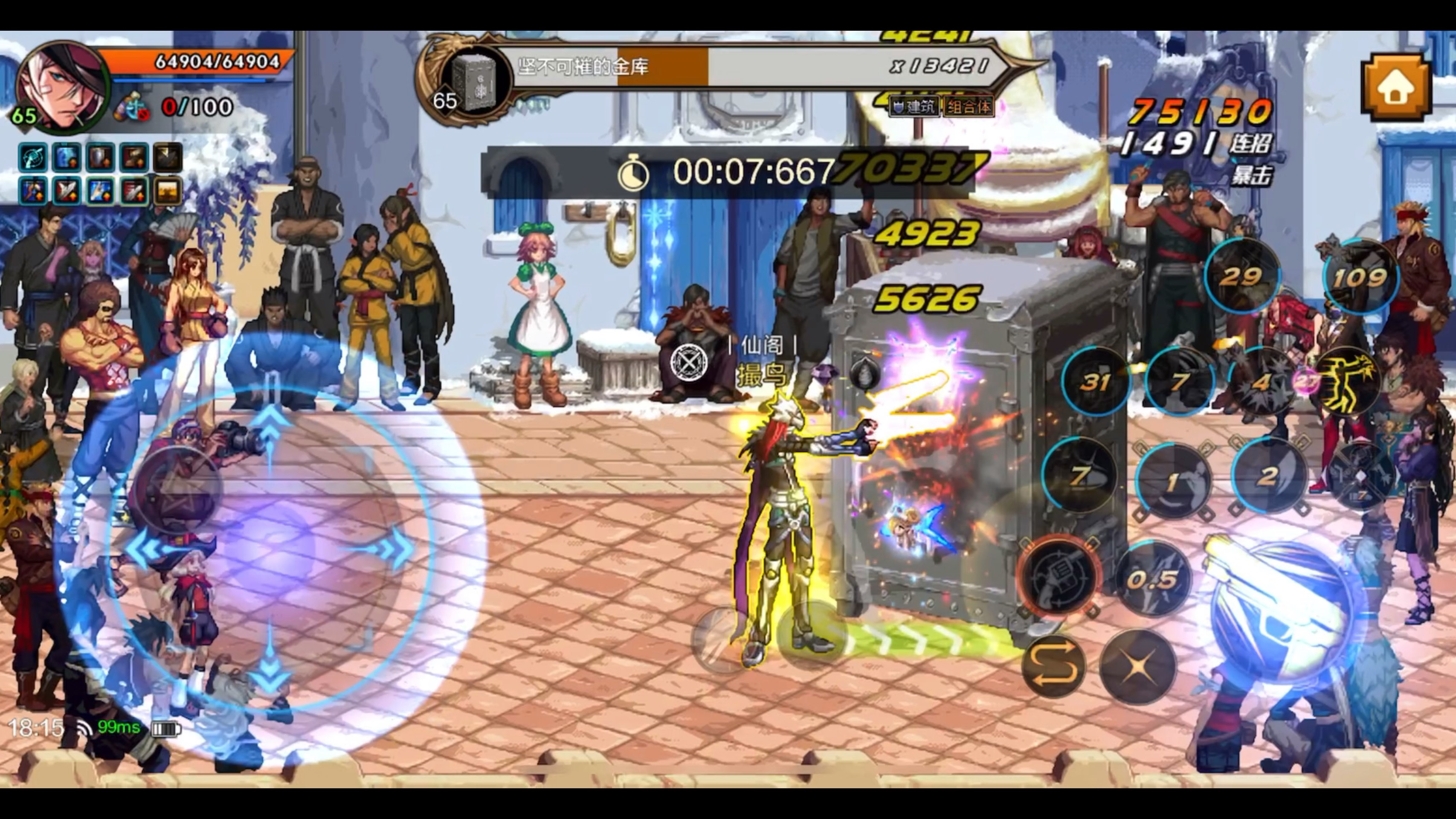Trigger the skill showing cooldown 2

coord(1268,476)
